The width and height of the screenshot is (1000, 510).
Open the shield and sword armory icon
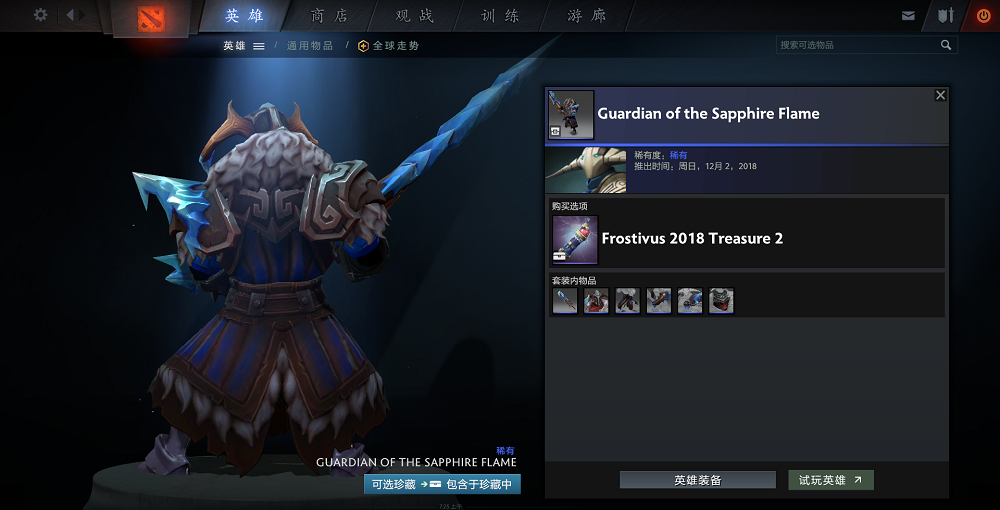tap(945, 16)
